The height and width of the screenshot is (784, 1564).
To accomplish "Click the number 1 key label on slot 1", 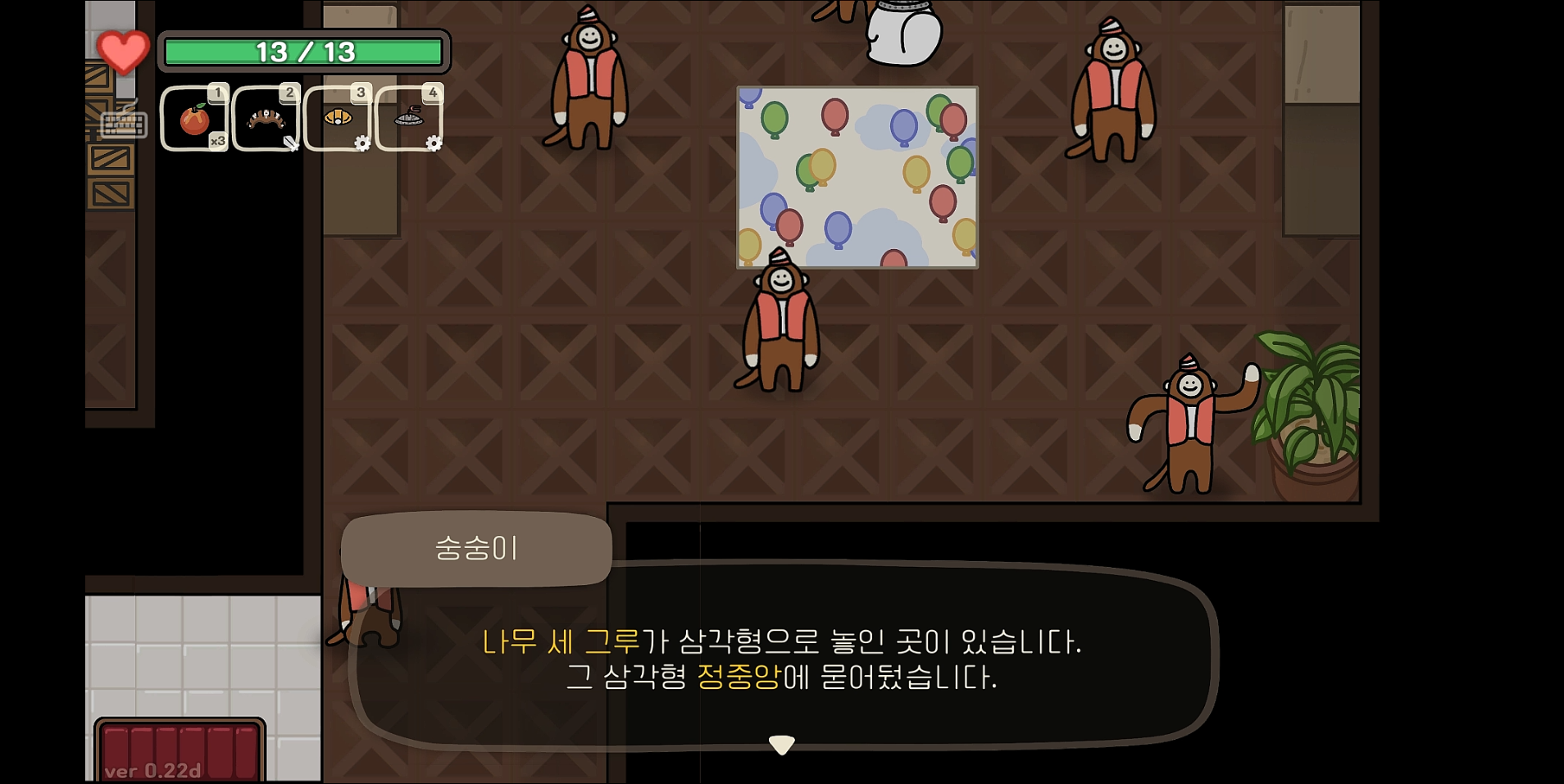I will point(217,93).
